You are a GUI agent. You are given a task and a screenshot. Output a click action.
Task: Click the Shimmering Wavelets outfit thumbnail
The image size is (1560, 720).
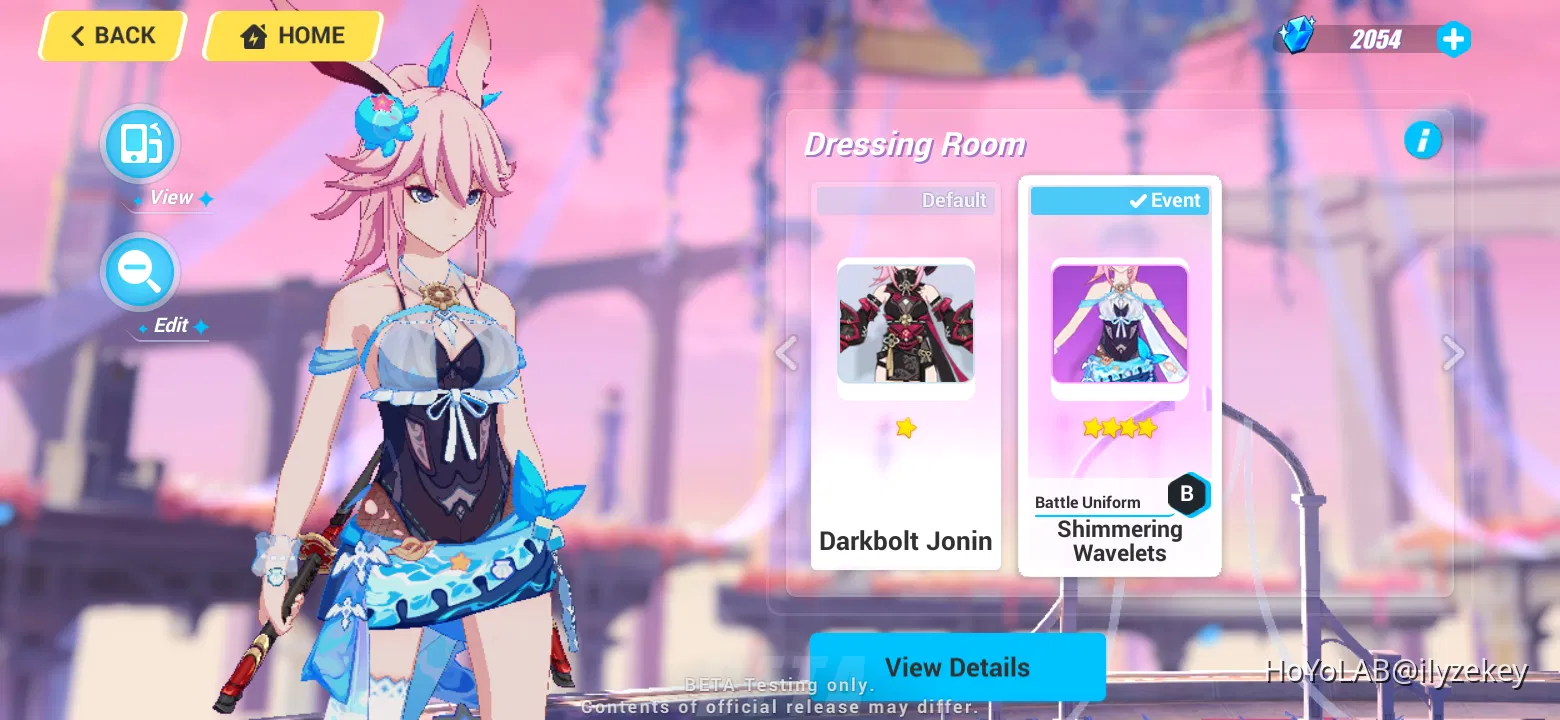tap(1119, 324)
